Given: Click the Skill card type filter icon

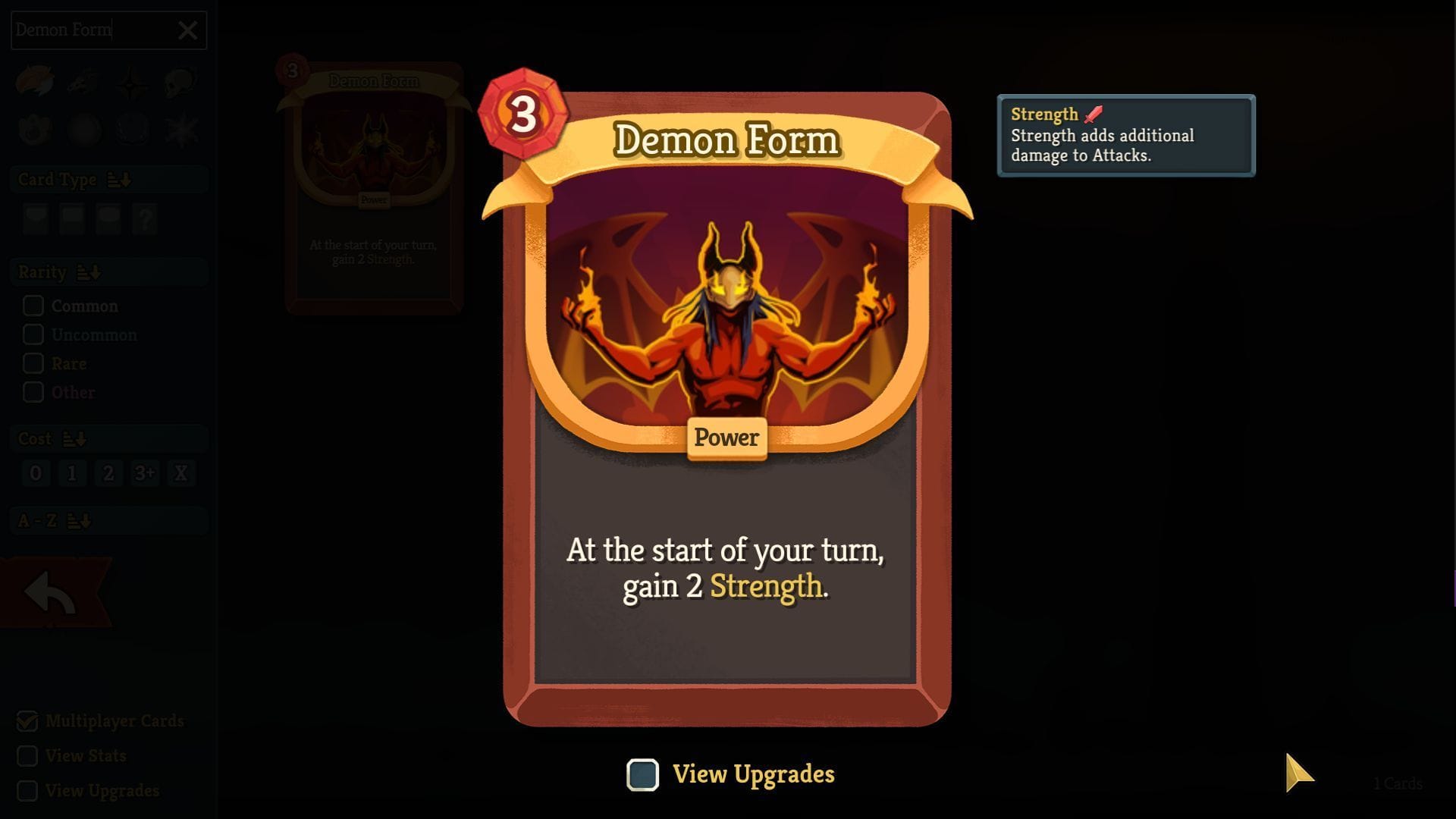Looking at the screenshot, I should click(x=71, y=220).
